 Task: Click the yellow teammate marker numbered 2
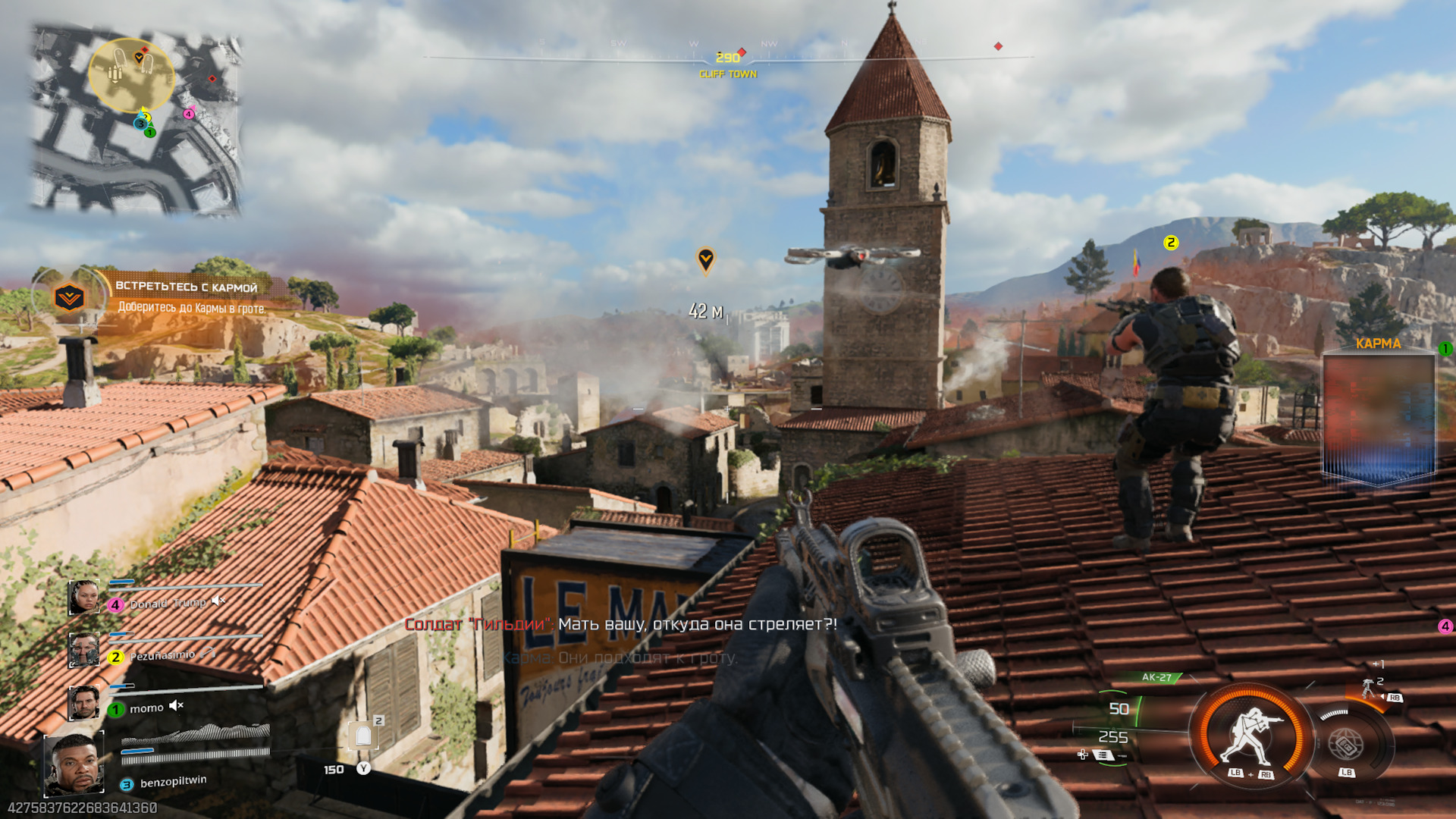[x=1171, y=243]
